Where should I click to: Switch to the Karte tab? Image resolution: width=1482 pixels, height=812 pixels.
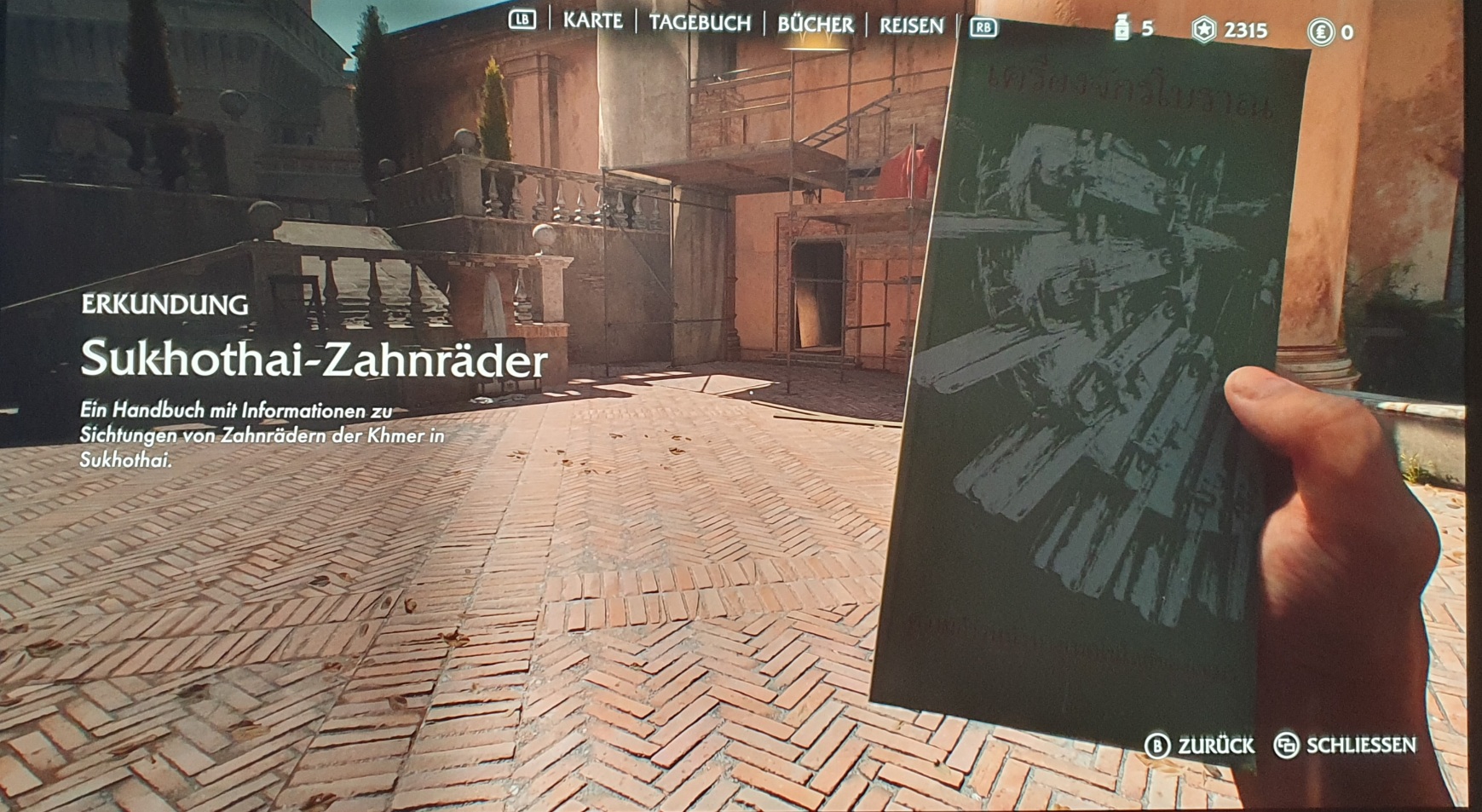click(592, 20)
